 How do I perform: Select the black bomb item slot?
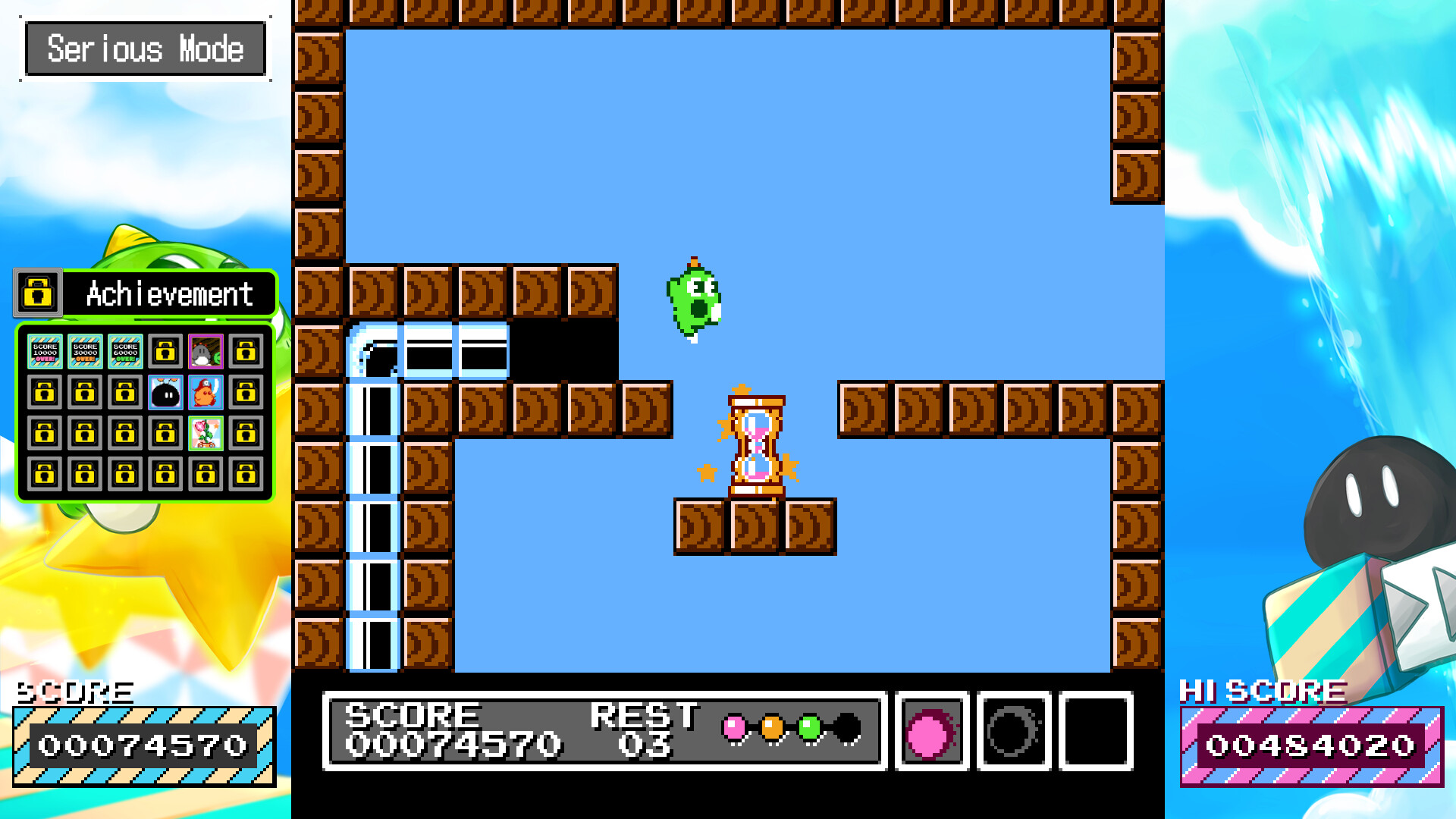click(x=1013, y=732)
